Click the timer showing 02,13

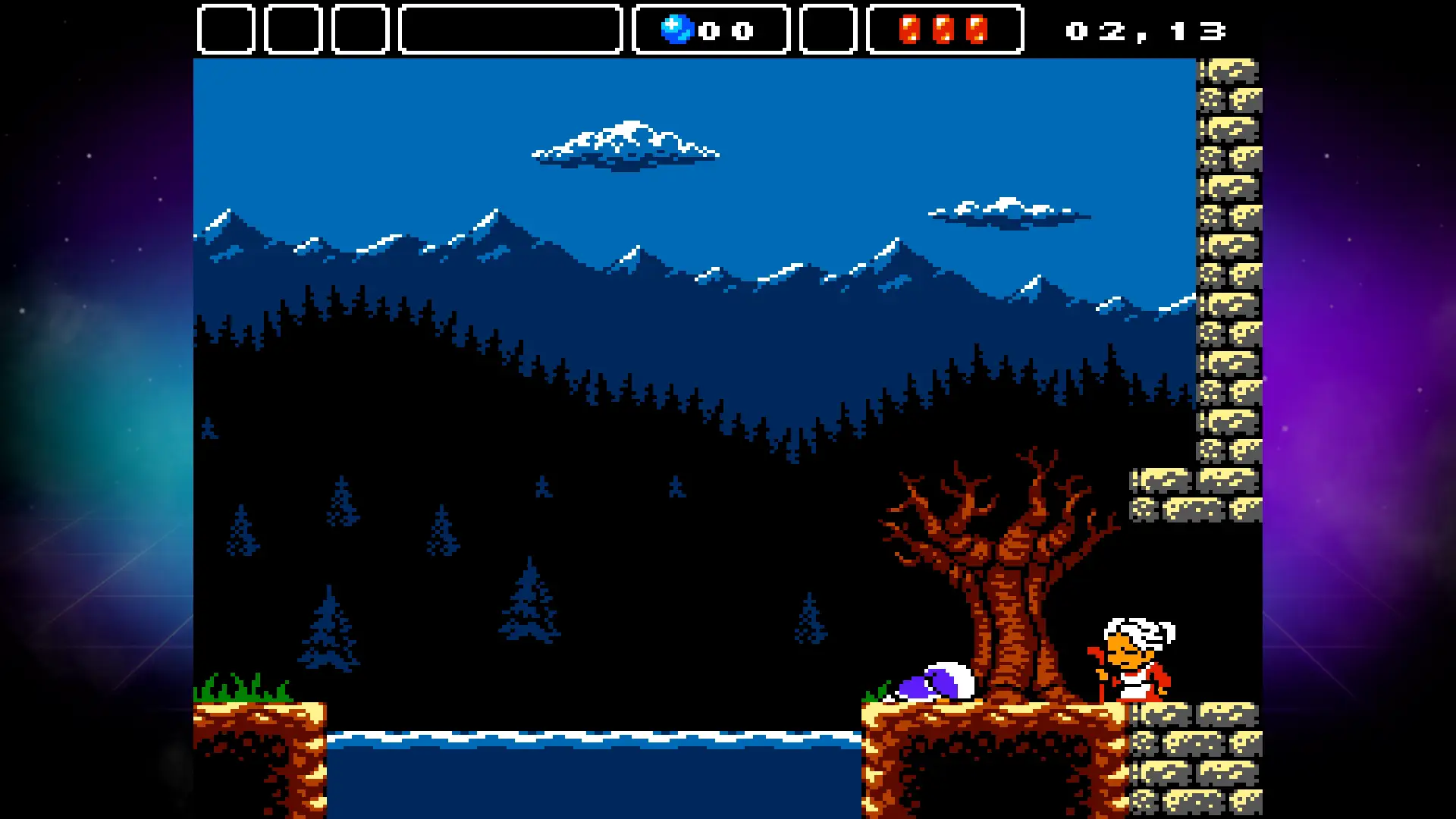point(1145,30)
